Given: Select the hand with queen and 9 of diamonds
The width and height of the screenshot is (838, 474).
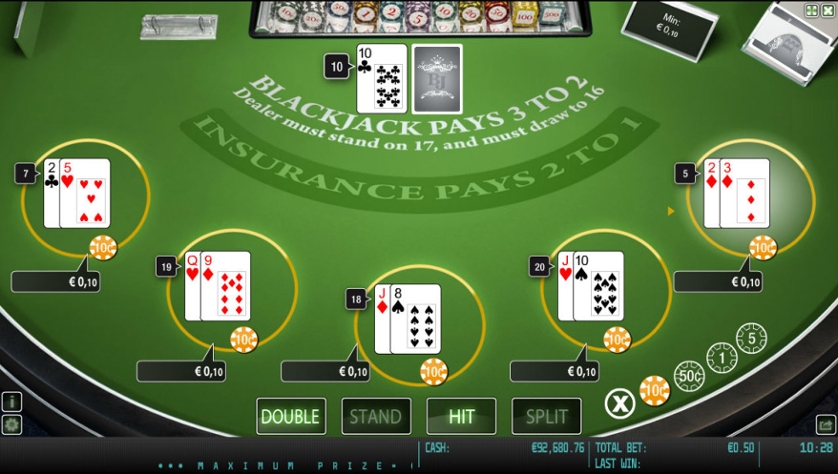Looking at the screenshot, I should pos(218,286).
